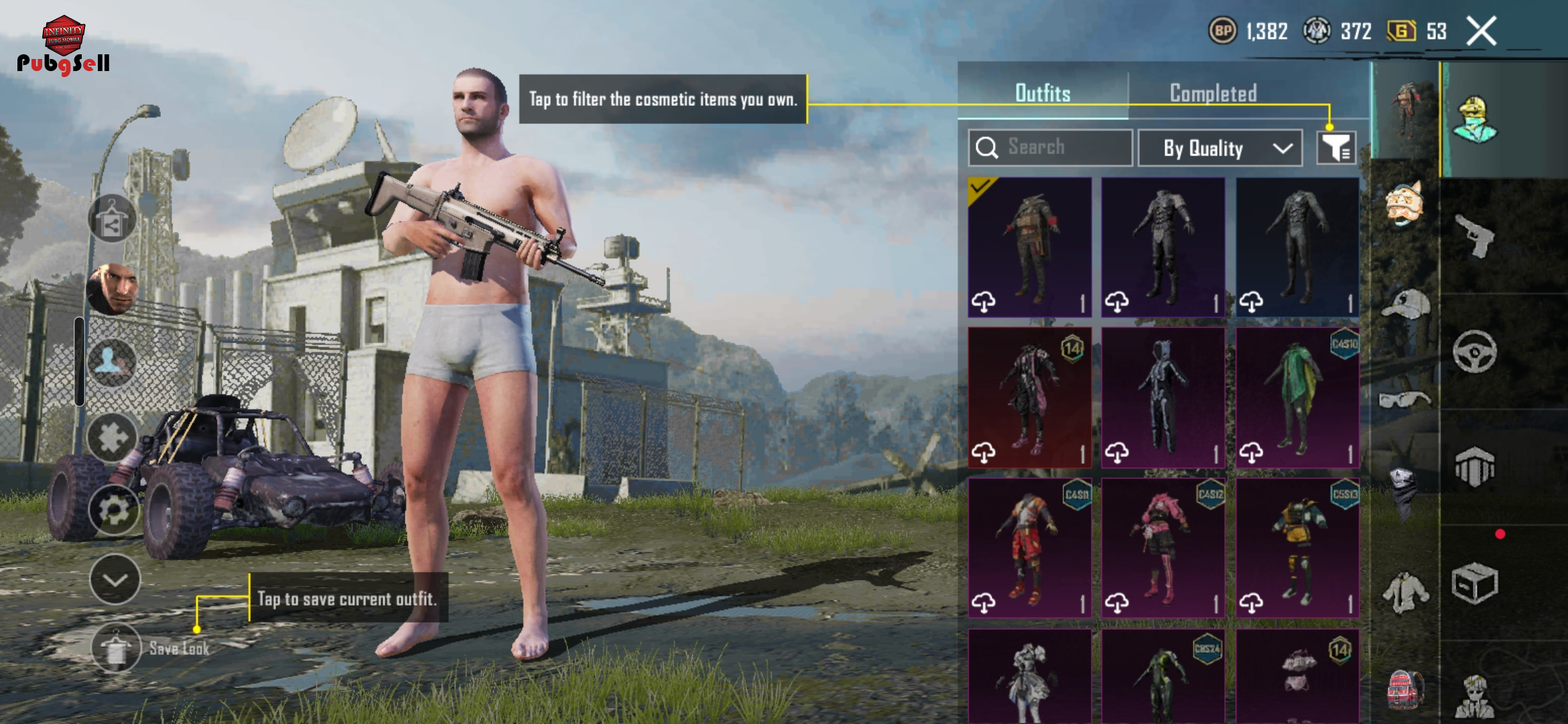Click the Search outfits field
Viewport: 1568px width, 724px height.
pyautogui.click(x=1050, y=147)
